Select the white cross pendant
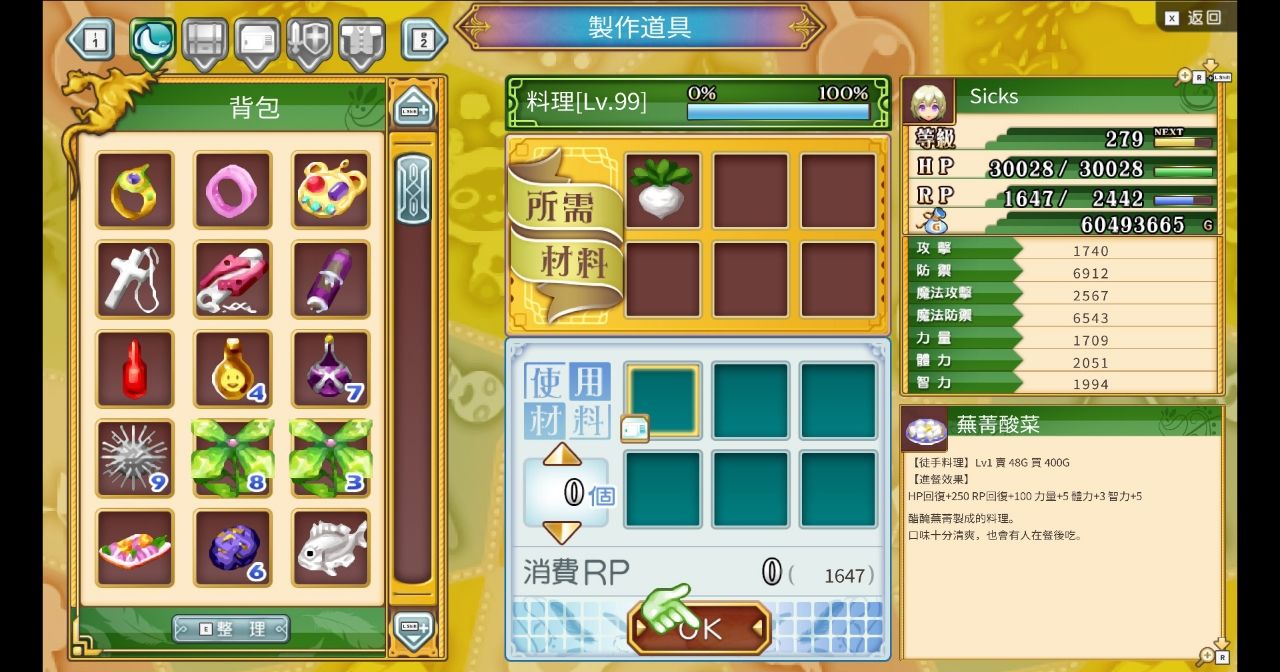 134,279
